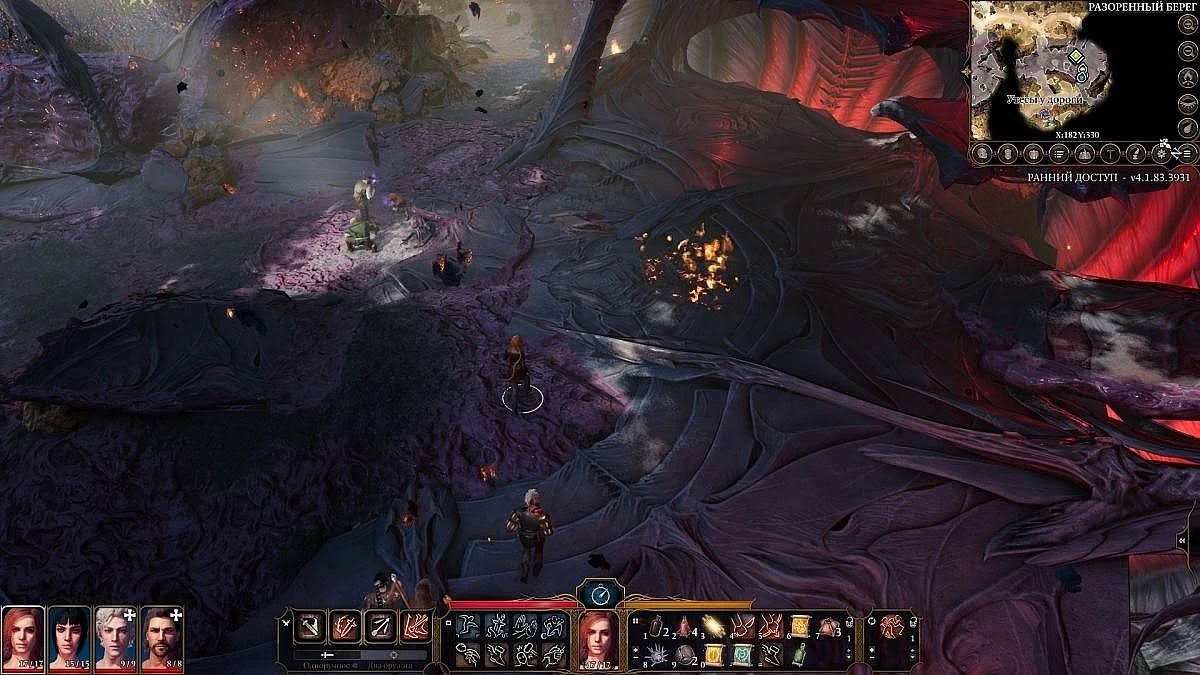
Task: Open the journal list icon below the minimap
Action: [1059, 153]
